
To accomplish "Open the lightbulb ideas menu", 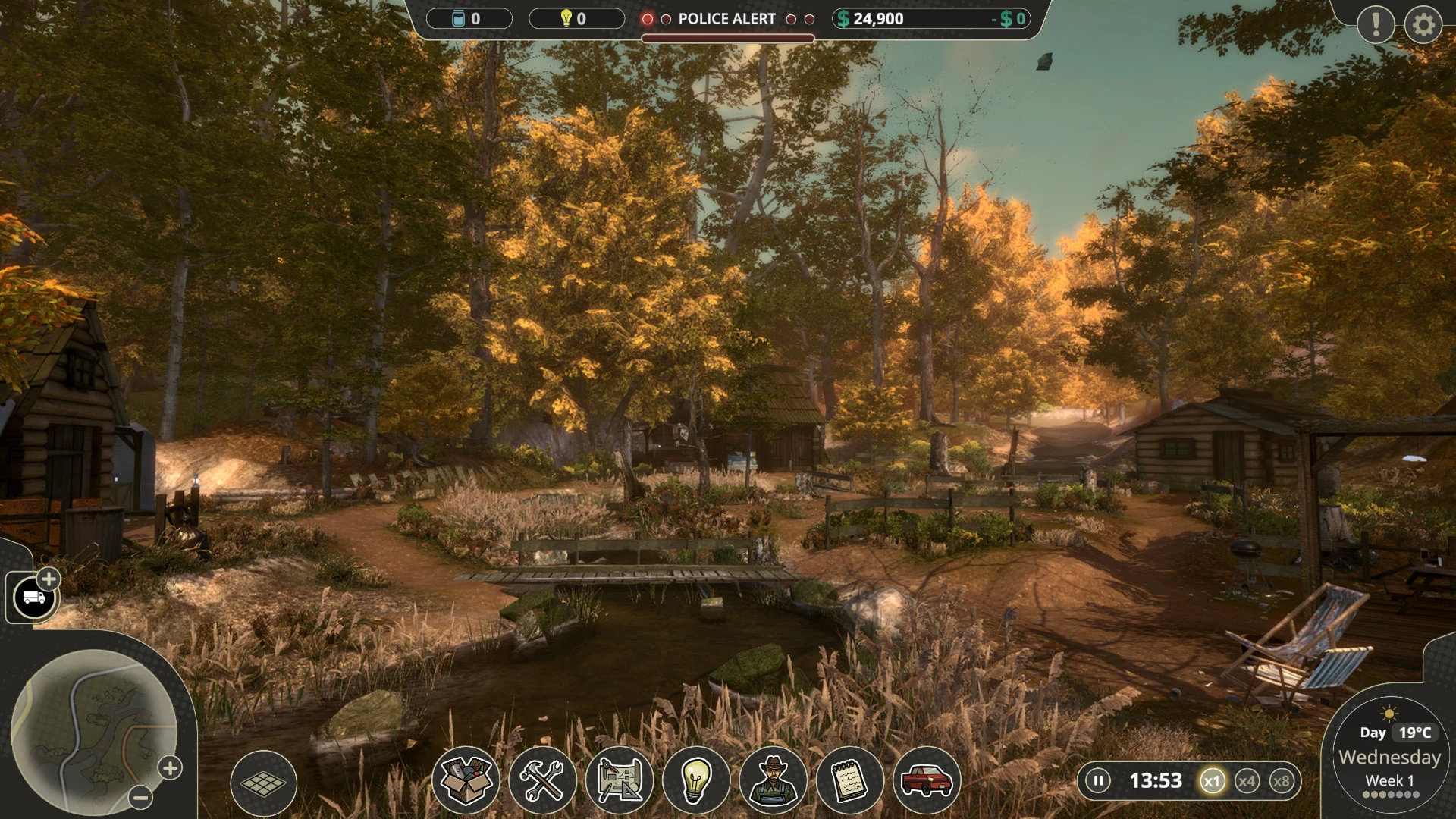I will point(695,780).
